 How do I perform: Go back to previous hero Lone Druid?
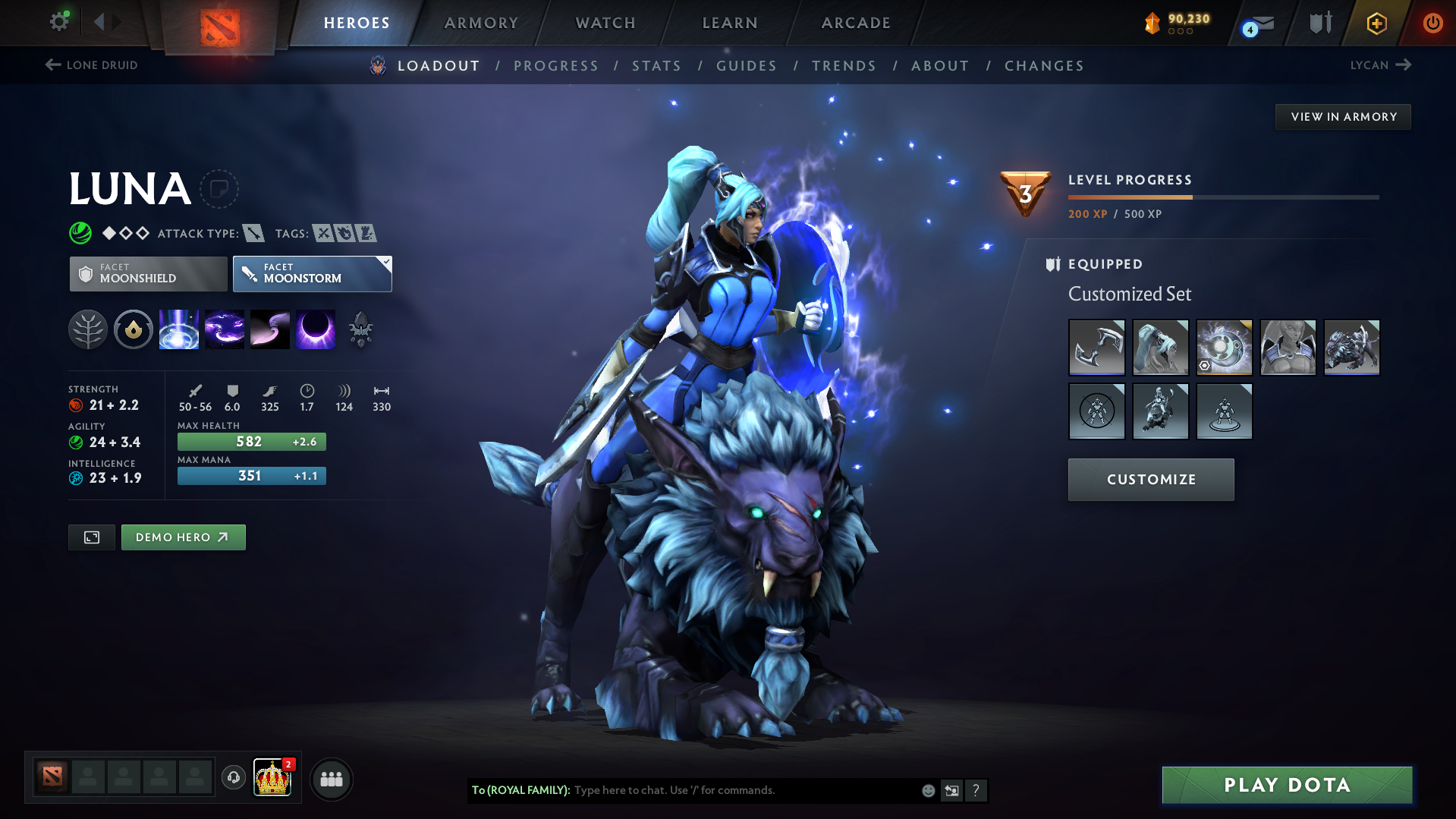(92, 65)
